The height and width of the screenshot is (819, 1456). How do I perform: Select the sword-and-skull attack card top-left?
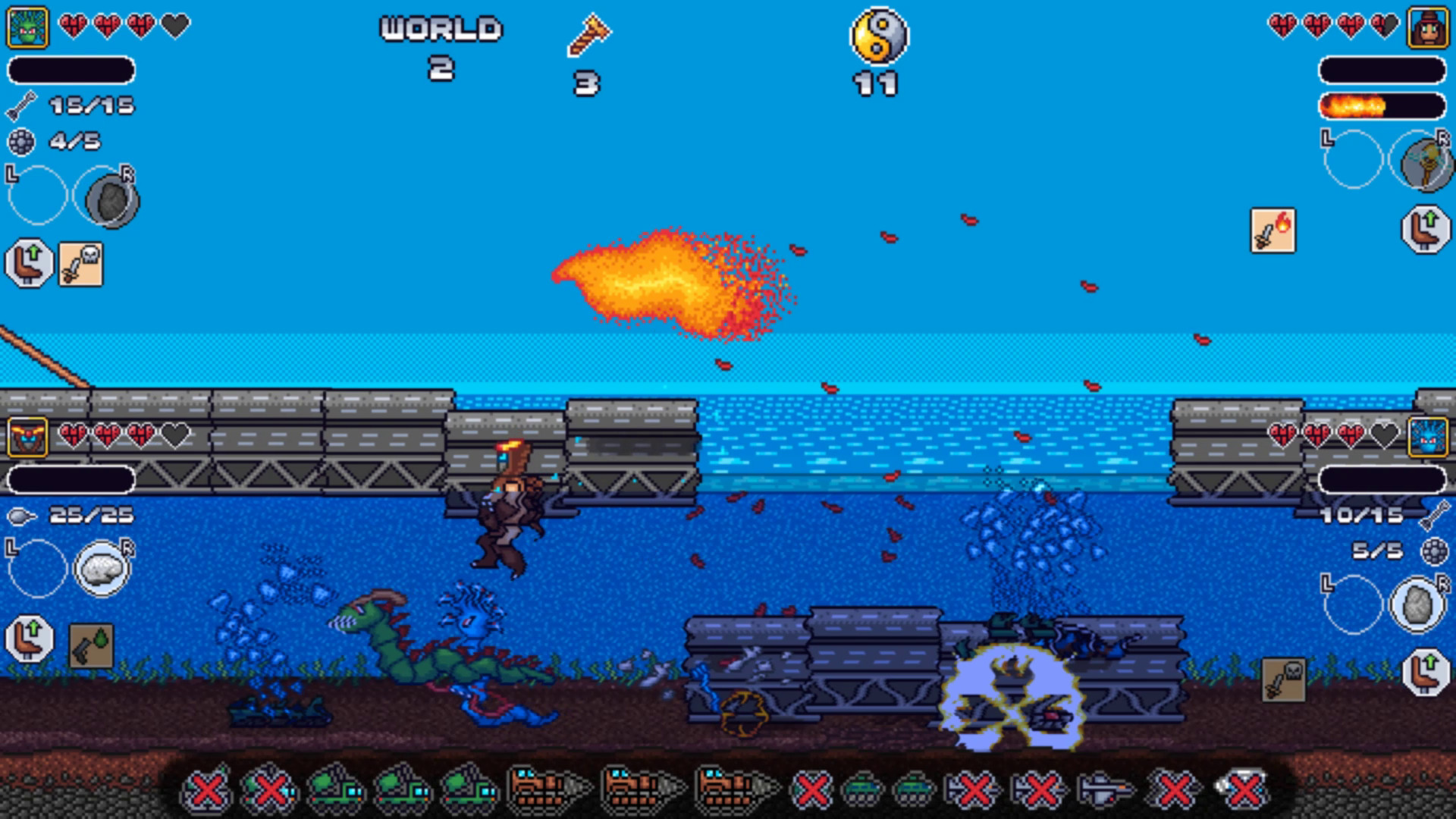pos(80,264)
